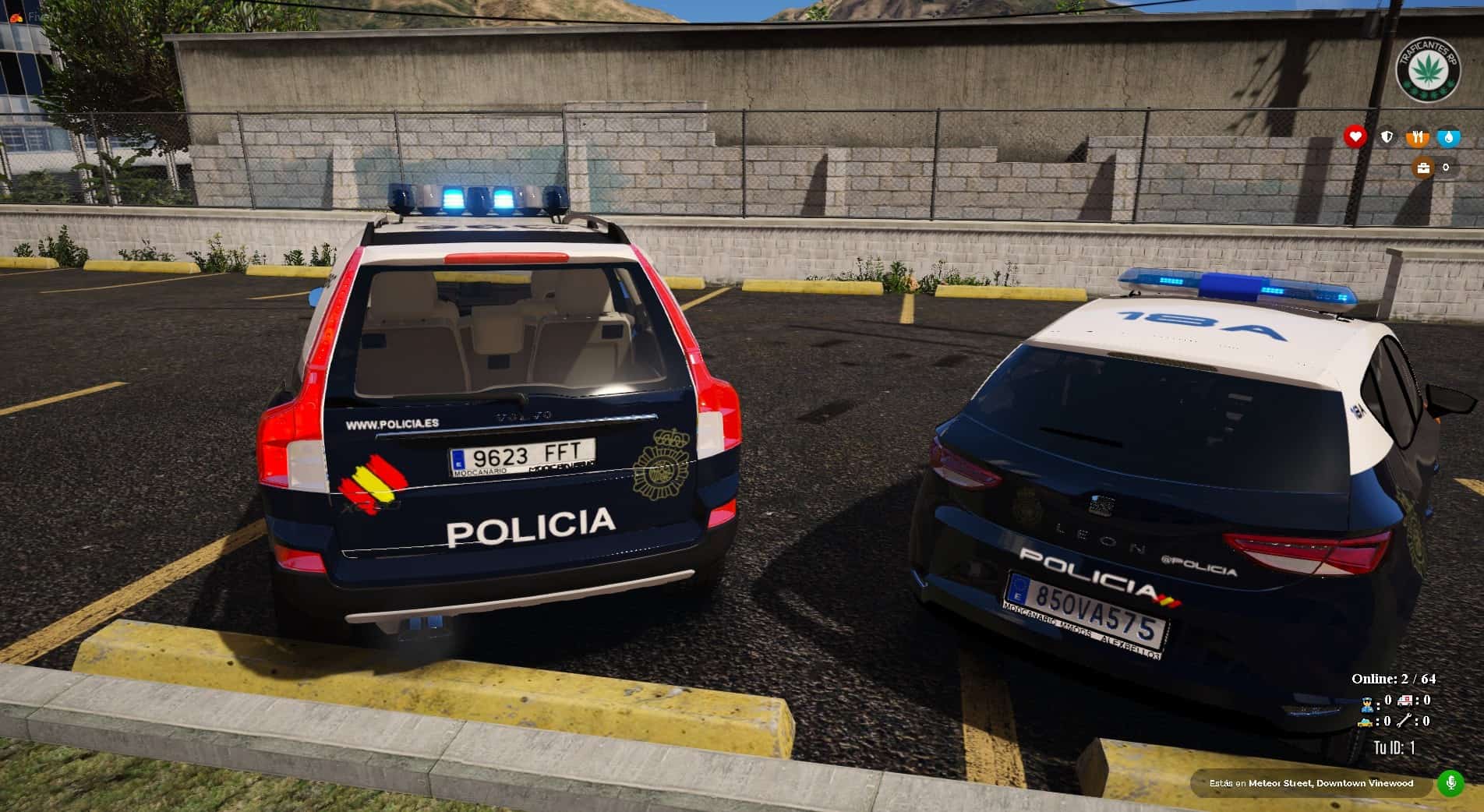
Task: Open the brown briefcase job icon
Action: 1424,168
